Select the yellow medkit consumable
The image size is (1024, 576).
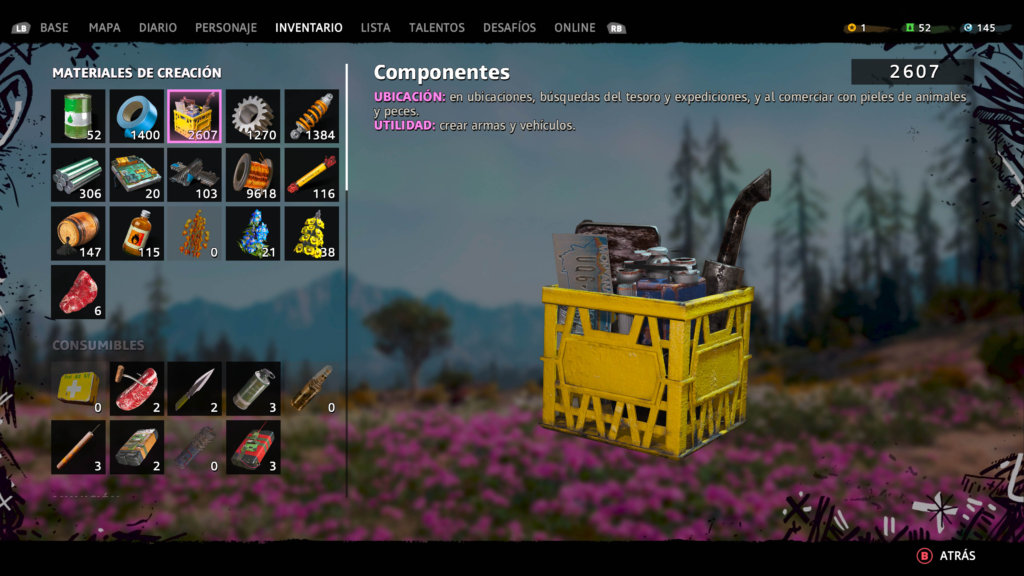pyautogui.click(x=78, y=389)
